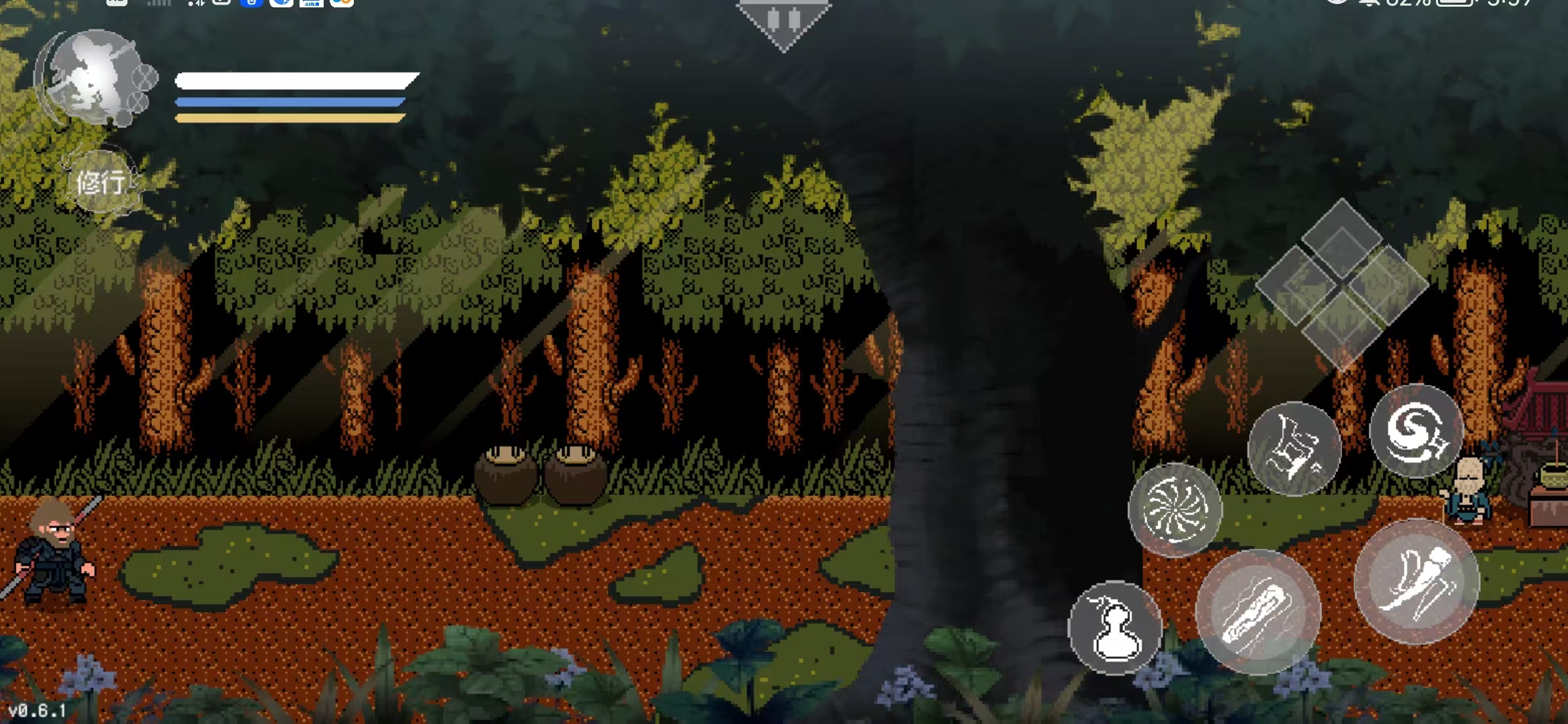1568x724 pixels.
Task: Tap the right diamond of the stance selector
Action: [1388, 284]
